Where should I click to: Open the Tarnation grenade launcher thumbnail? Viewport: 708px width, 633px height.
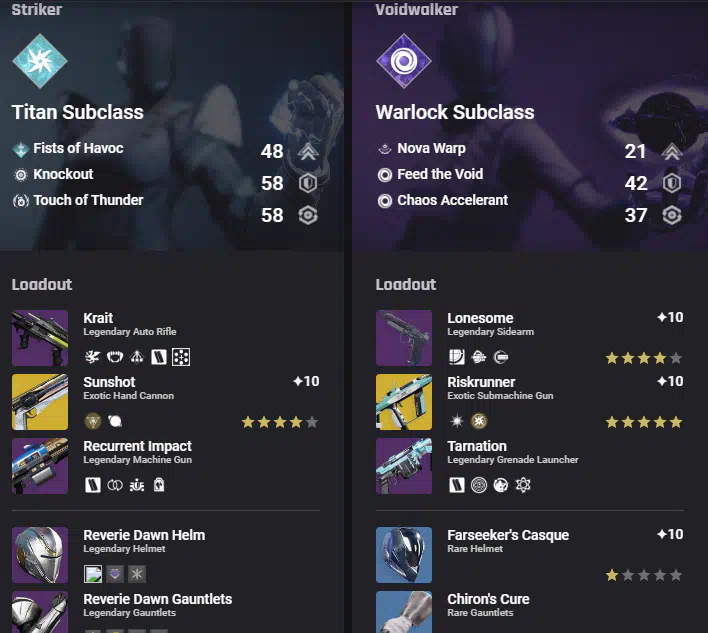[404, 466]
